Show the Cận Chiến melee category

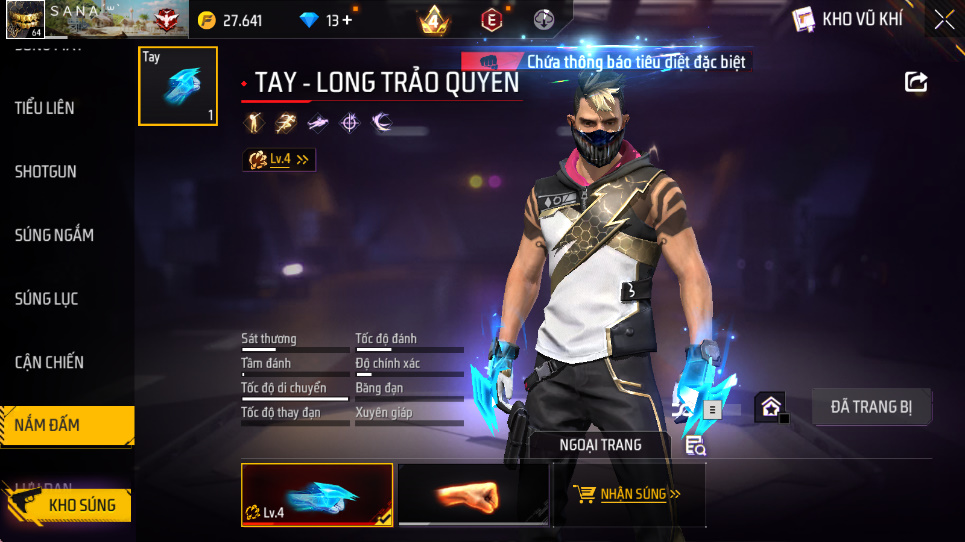(49, 362)
